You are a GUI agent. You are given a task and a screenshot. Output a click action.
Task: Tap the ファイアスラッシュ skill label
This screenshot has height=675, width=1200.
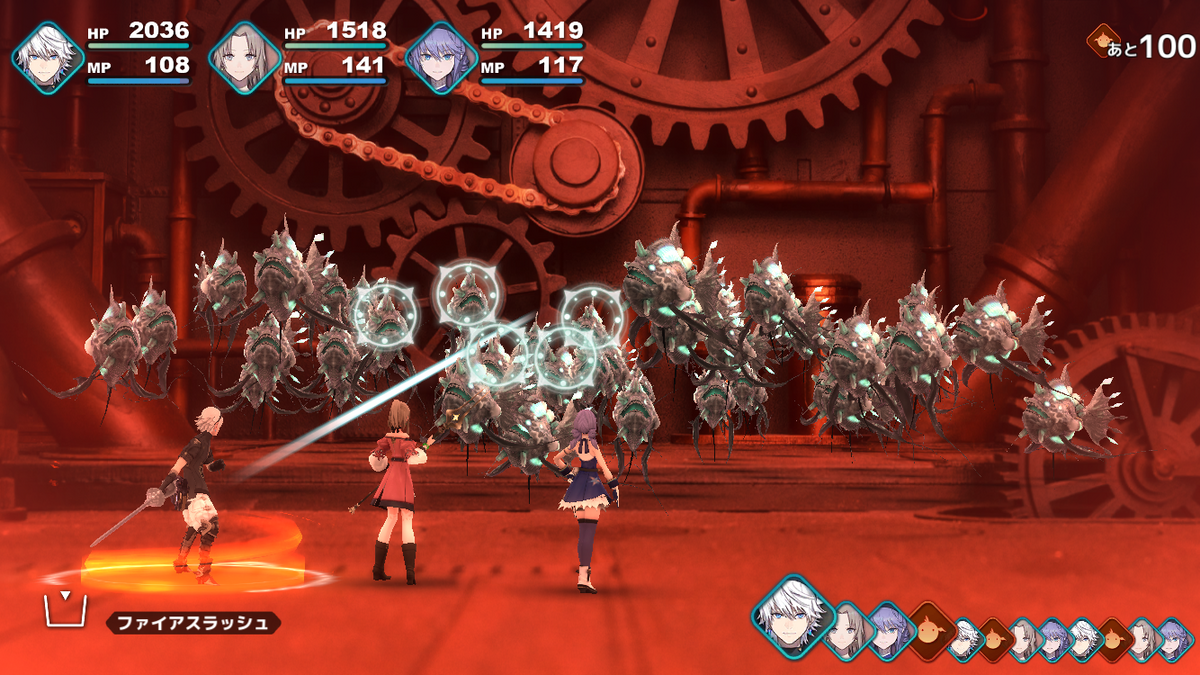(x=193, y=623)
